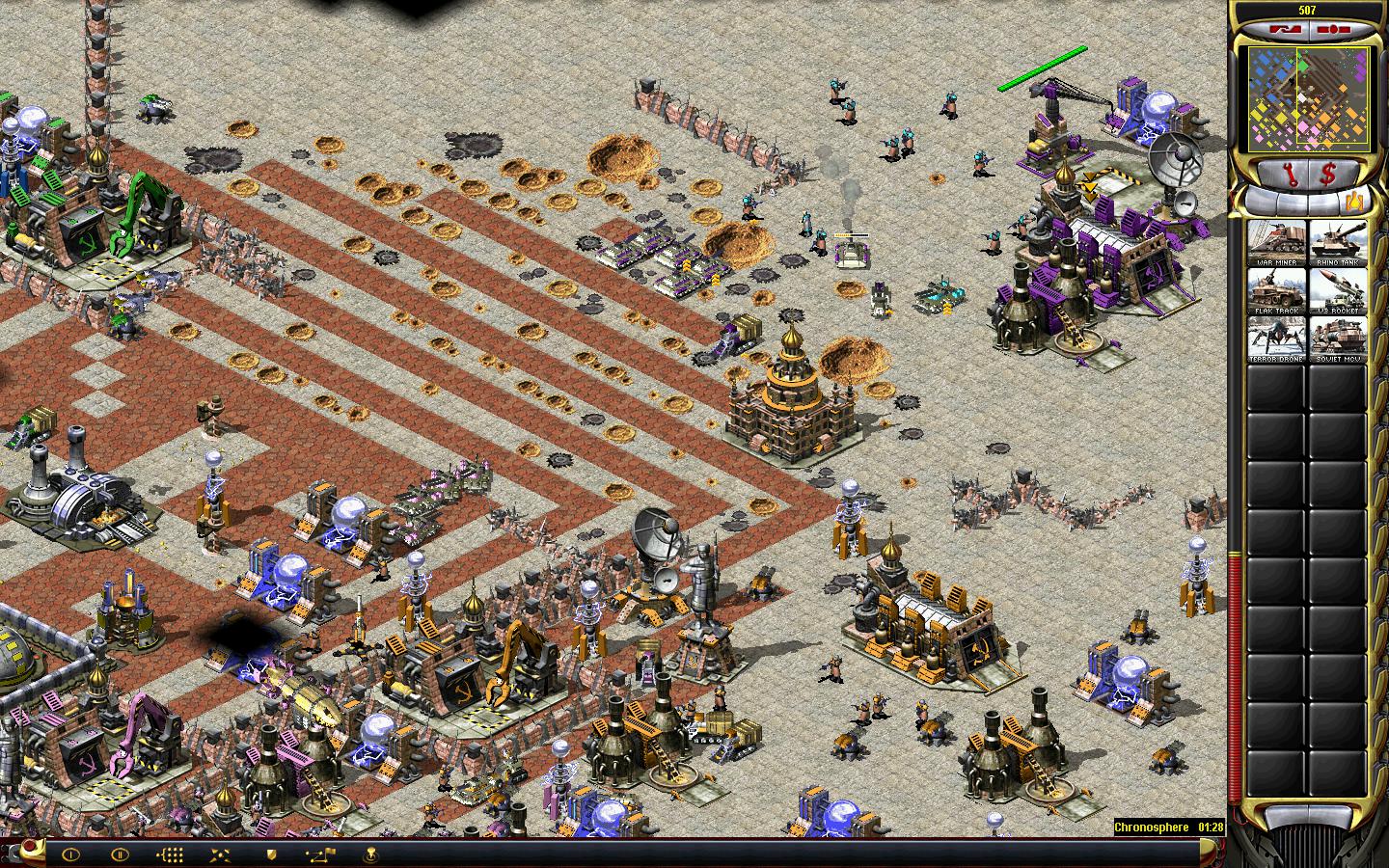Toggle guard mode shield icon
1389x868 pixels.
[271, 854]
